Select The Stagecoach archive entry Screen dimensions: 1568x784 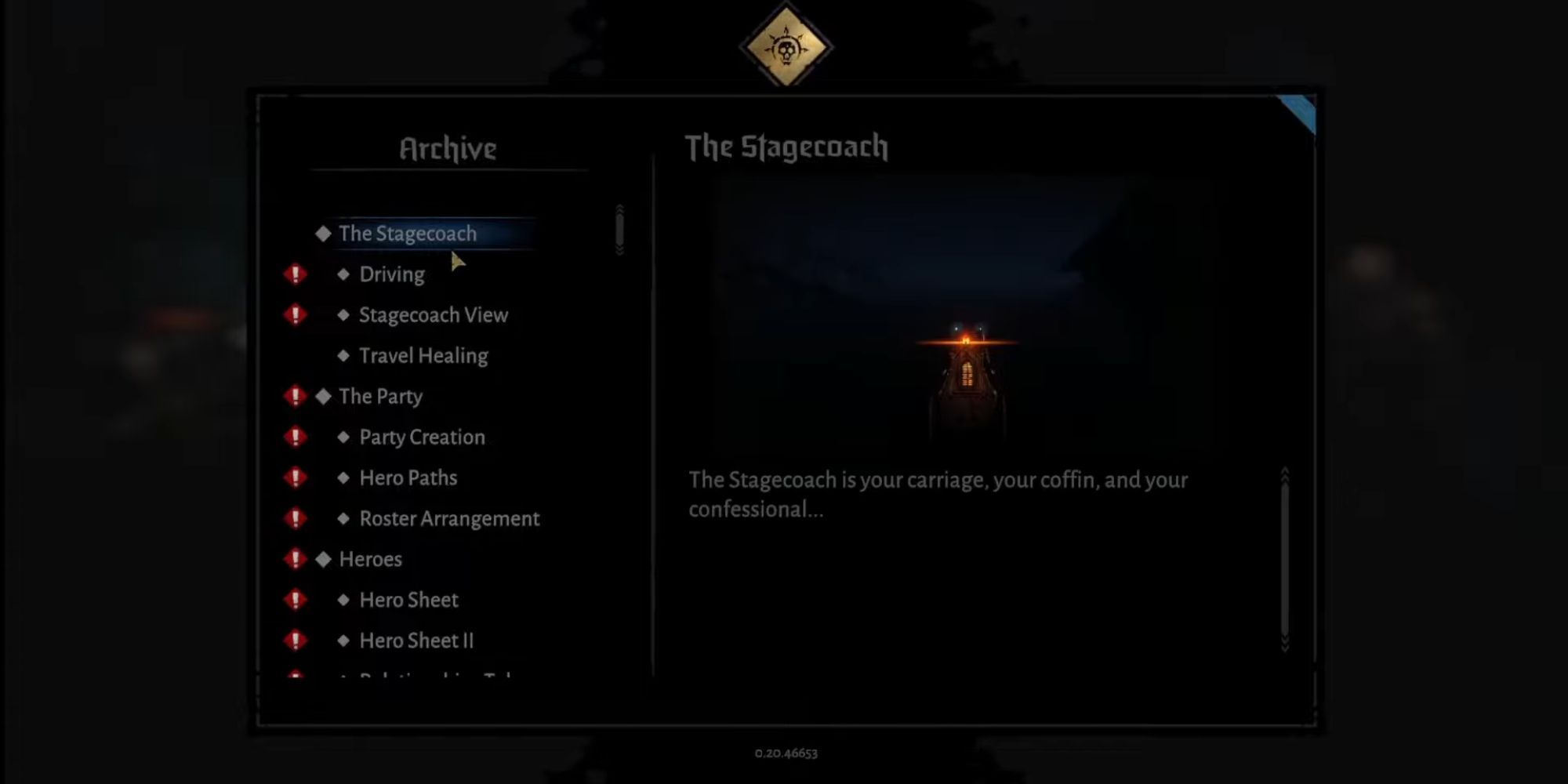pos(408,234)
